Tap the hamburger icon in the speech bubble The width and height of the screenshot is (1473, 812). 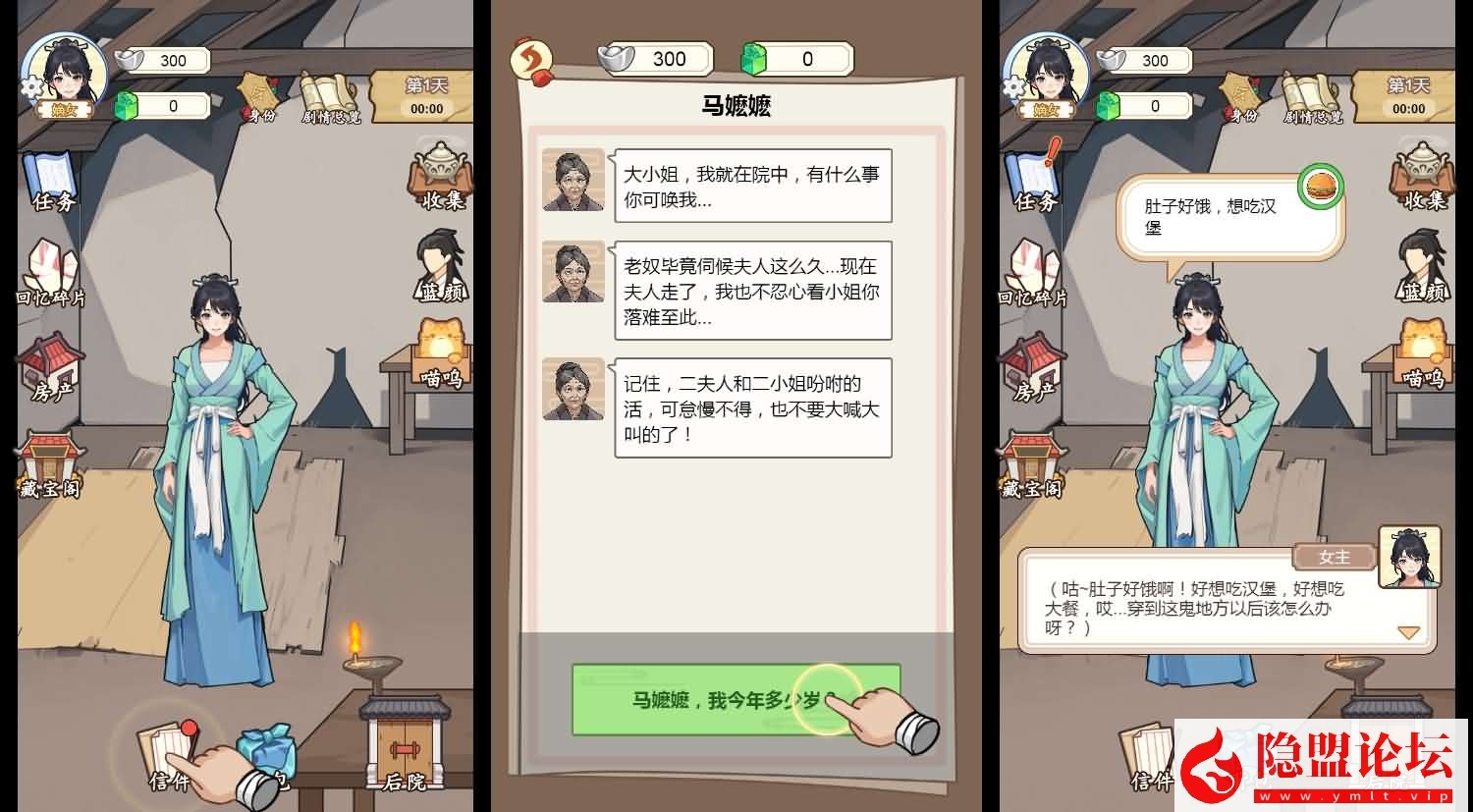click(1323, 188)
